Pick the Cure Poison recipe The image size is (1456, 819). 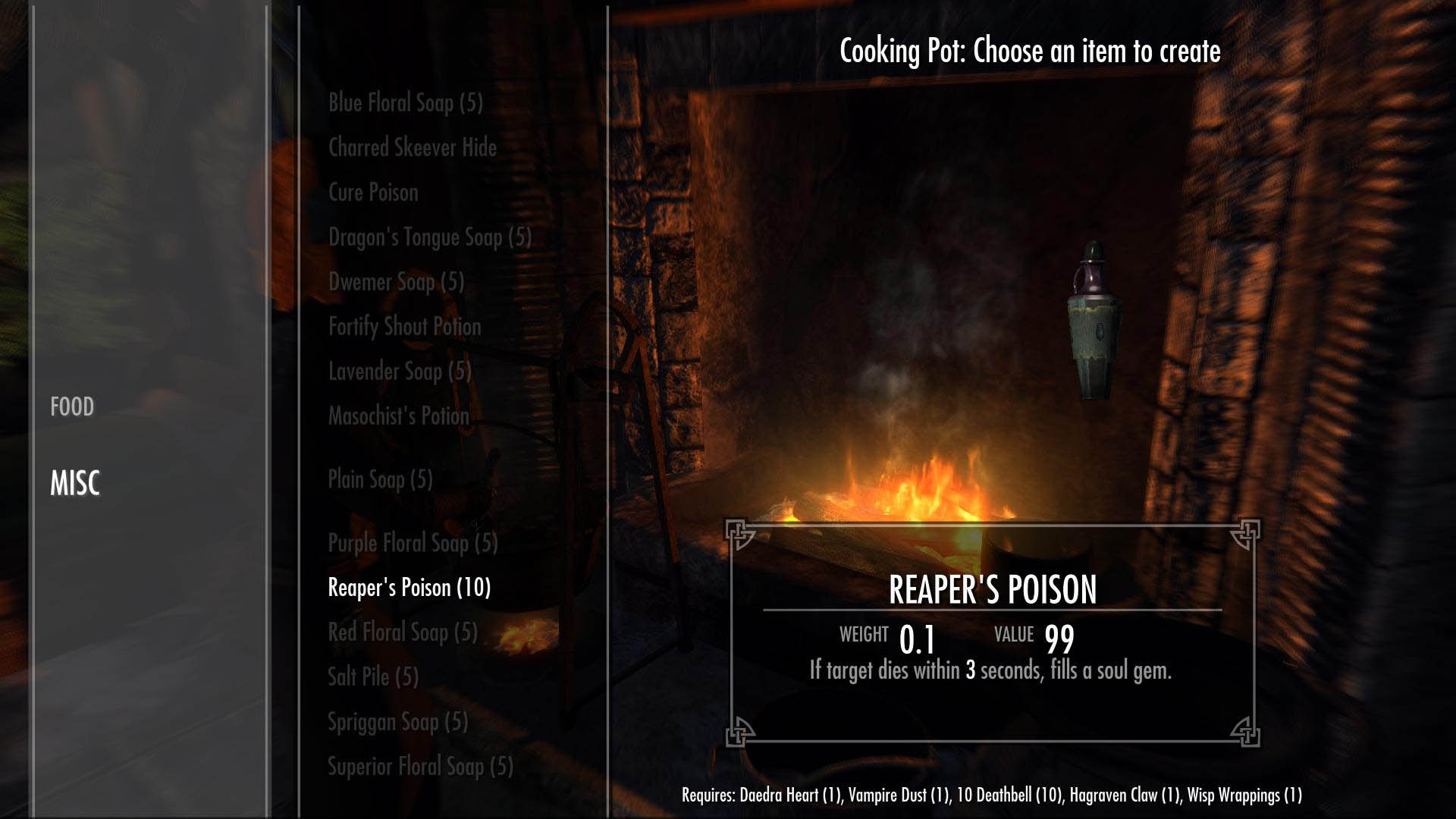372,193
